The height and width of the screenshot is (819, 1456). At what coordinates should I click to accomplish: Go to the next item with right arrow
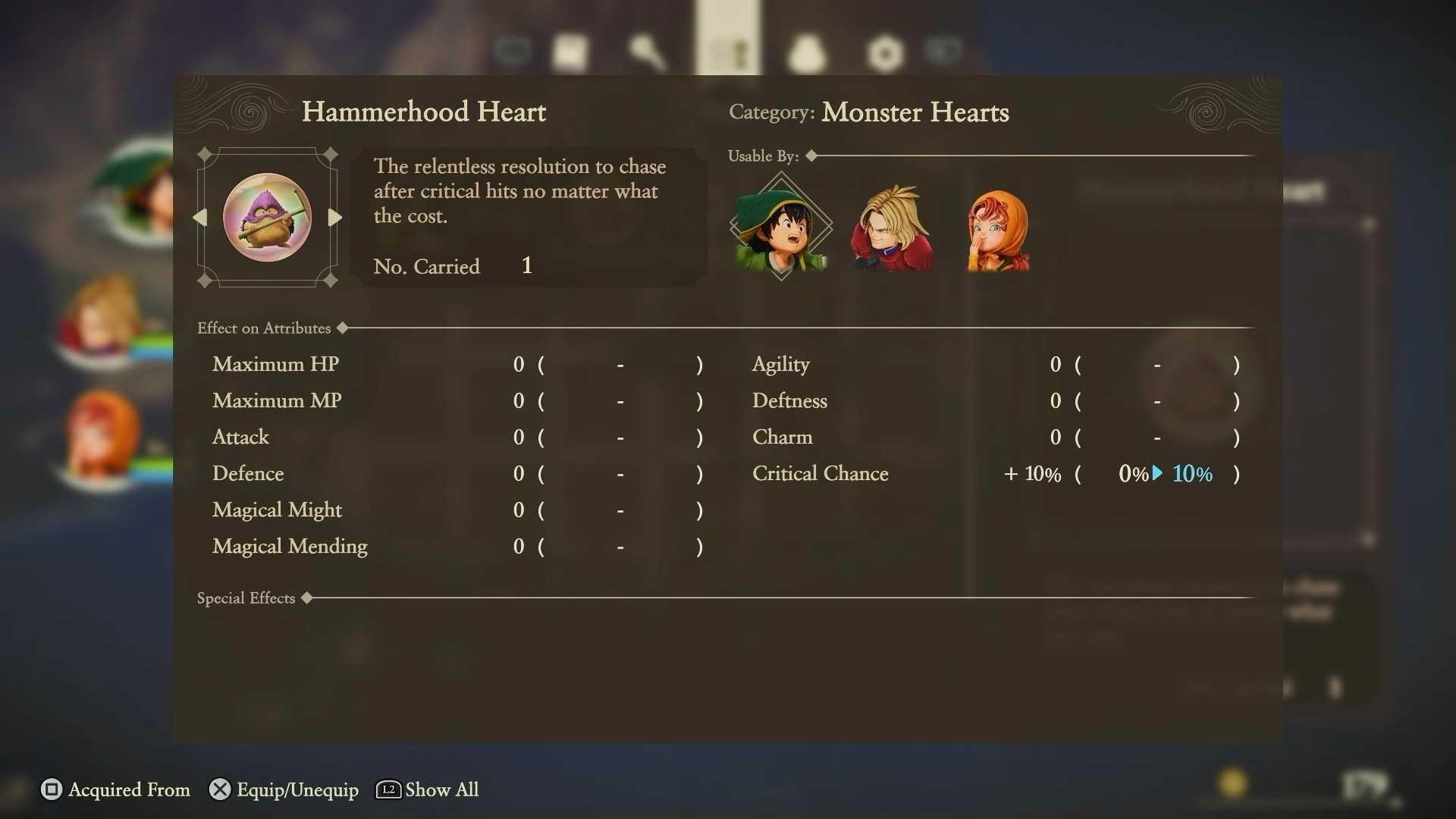point(334,218)
